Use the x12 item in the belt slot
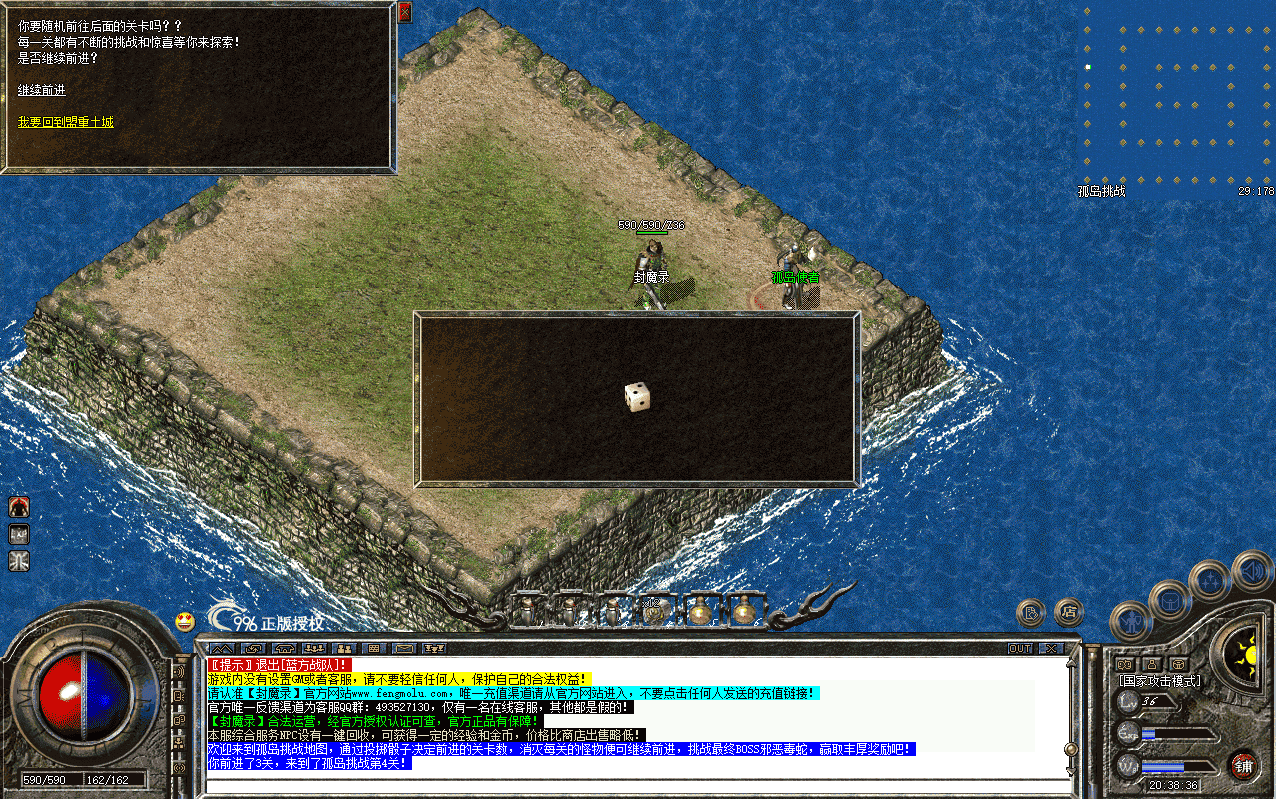This screenshot has height=799, width=1276. click(x=653, y=609)
